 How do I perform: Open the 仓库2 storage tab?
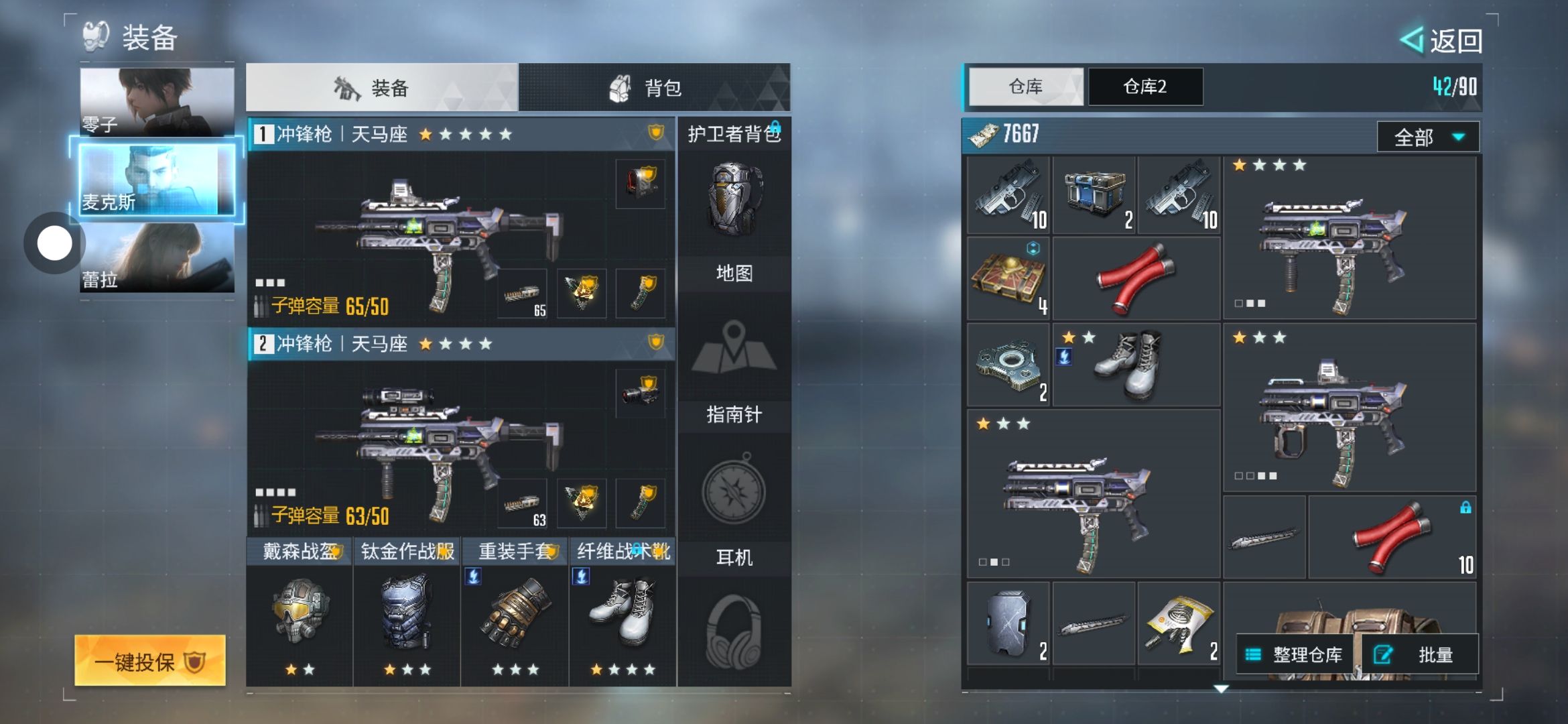tap(1145, 86)
